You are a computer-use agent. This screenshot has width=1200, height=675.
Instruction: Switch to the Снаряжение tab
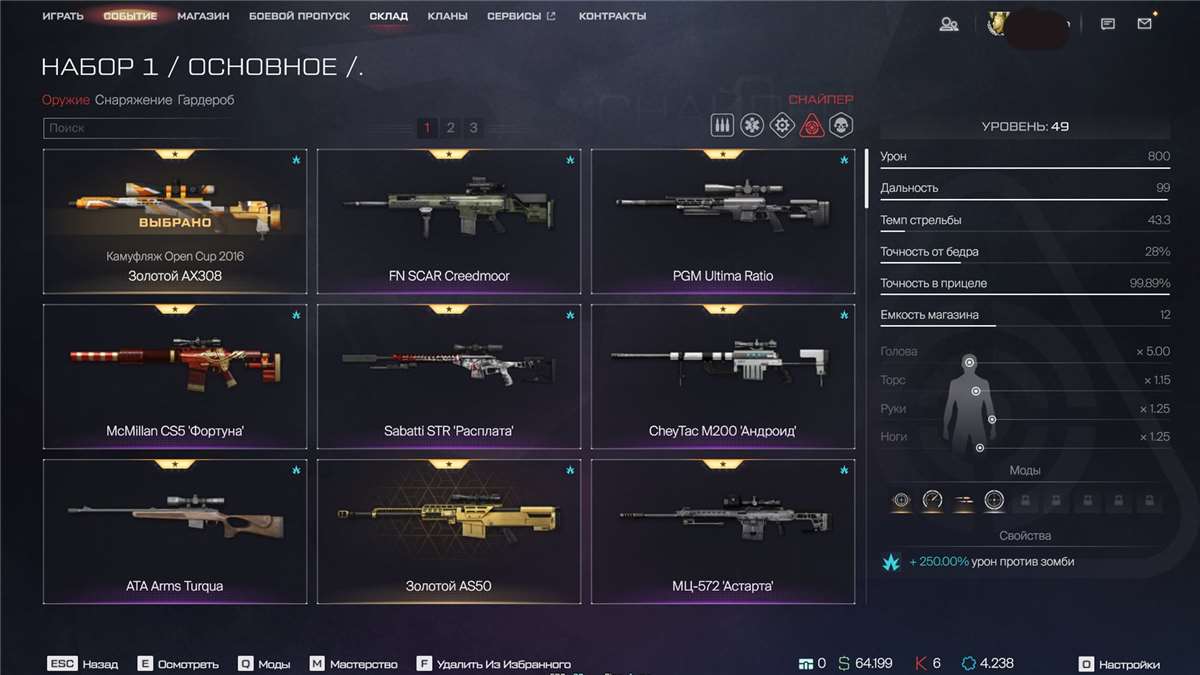tap(133, 100)
